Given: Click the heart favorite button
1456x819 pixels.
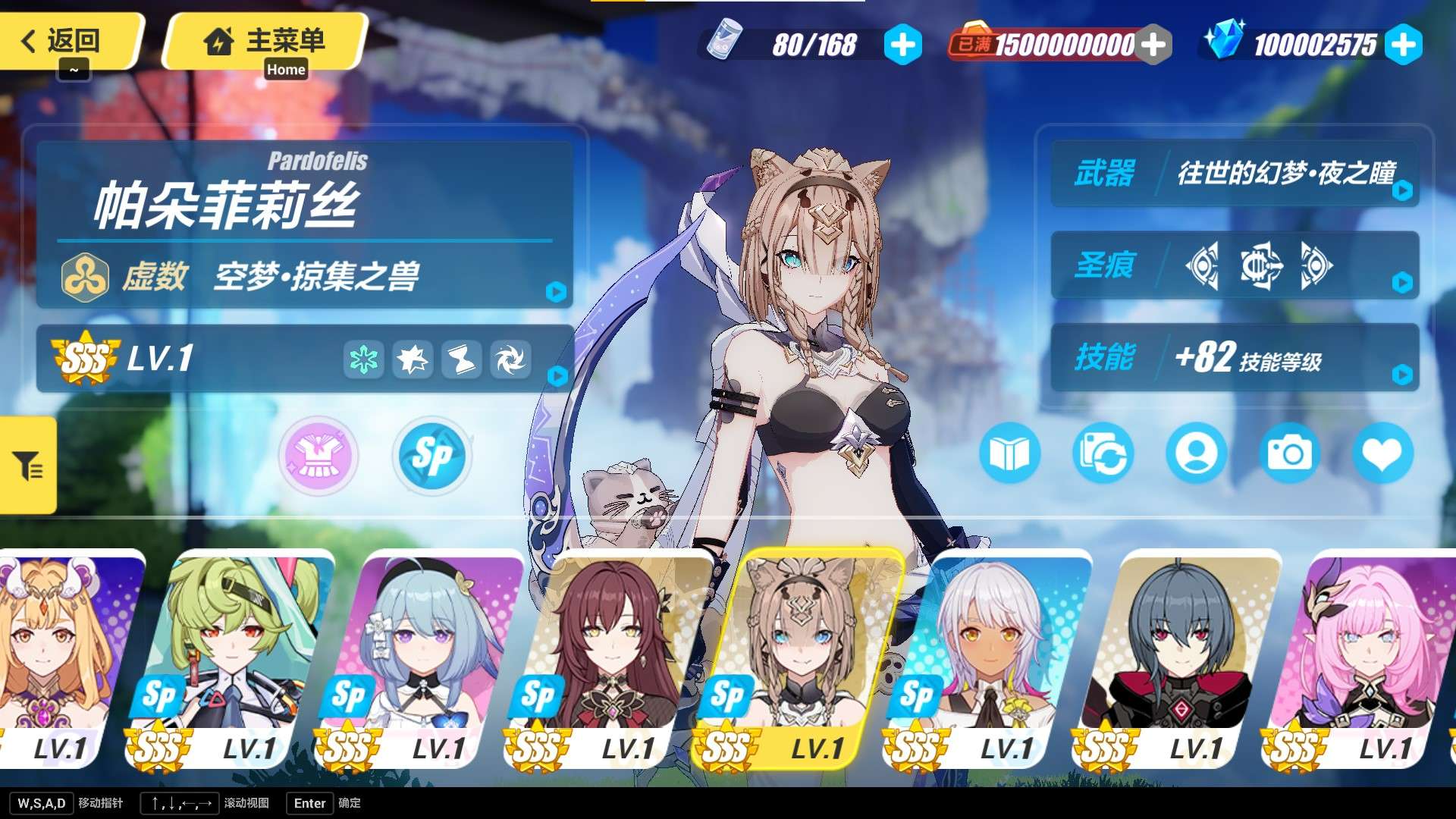Looking at the screenshot, I should coord(1382,453).
